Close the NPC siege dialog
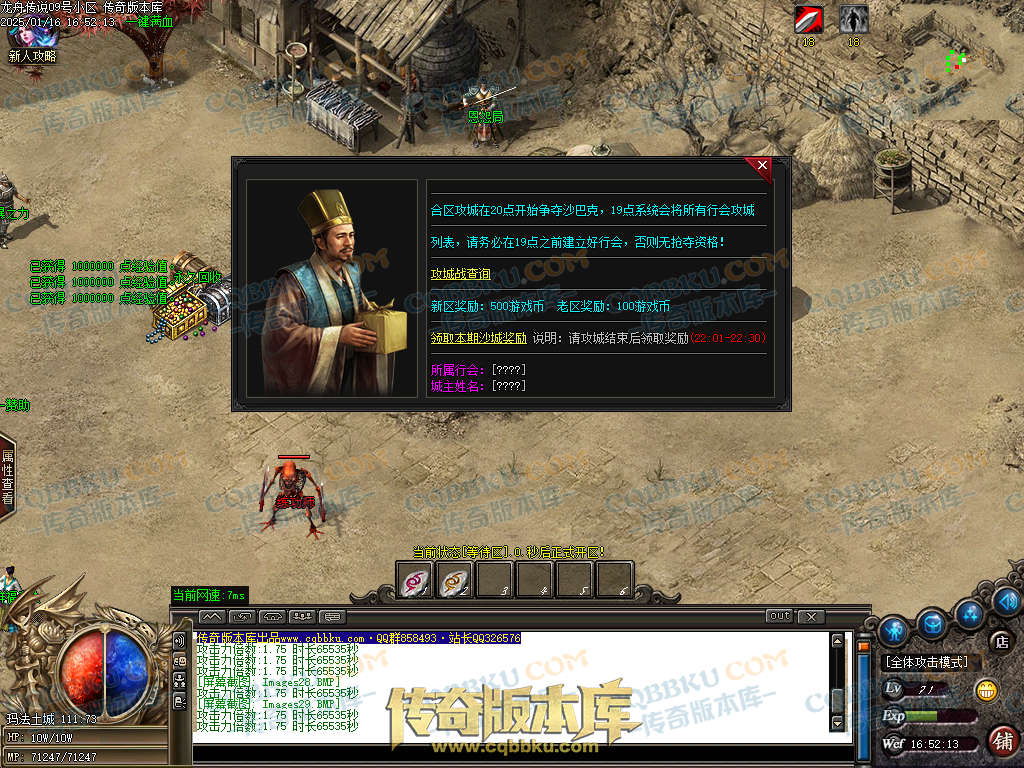The image size is (1024, 768). (x=762, y=165)
